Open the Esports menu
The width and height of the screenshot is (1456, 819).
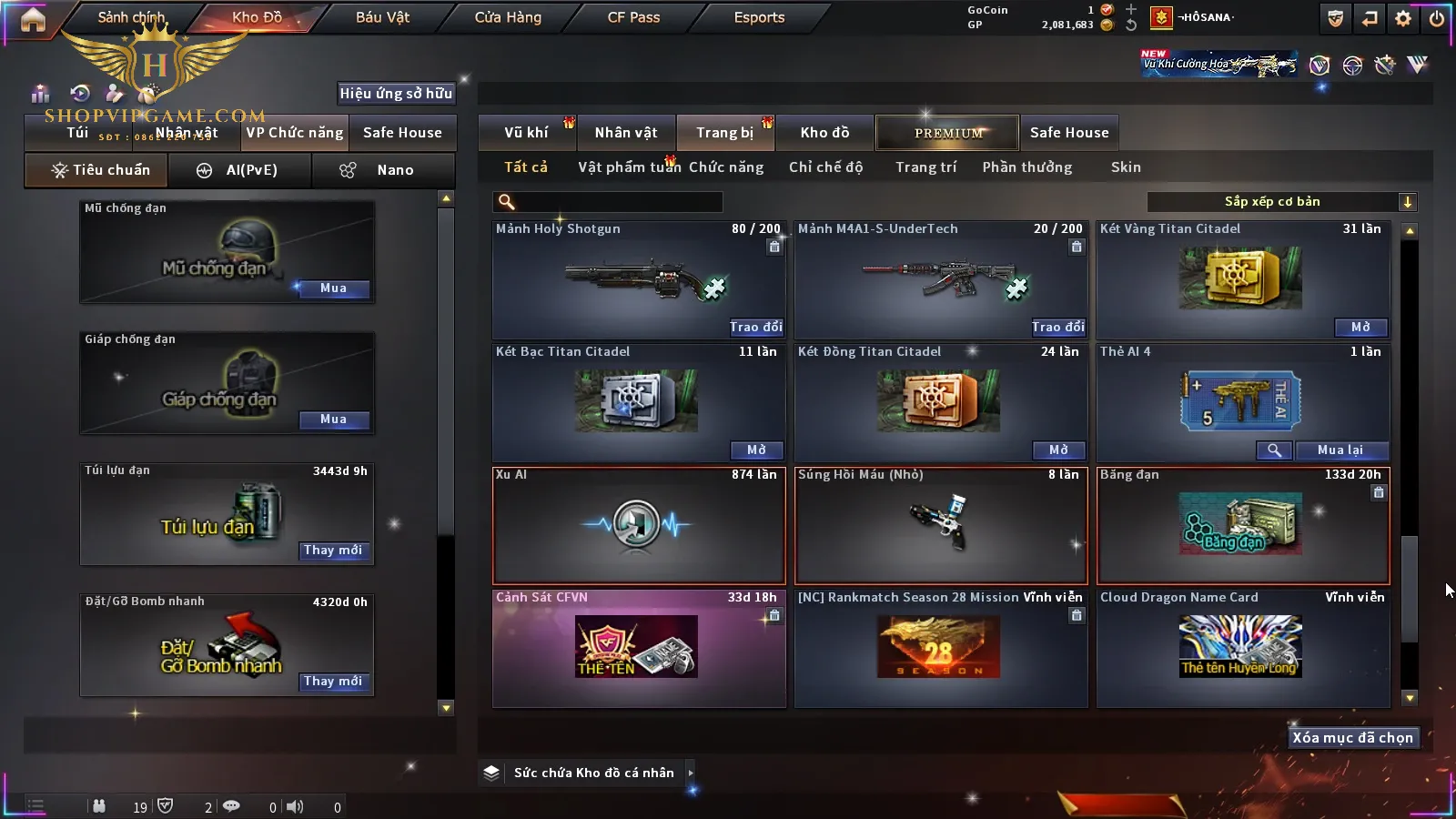tap(759, 17)
